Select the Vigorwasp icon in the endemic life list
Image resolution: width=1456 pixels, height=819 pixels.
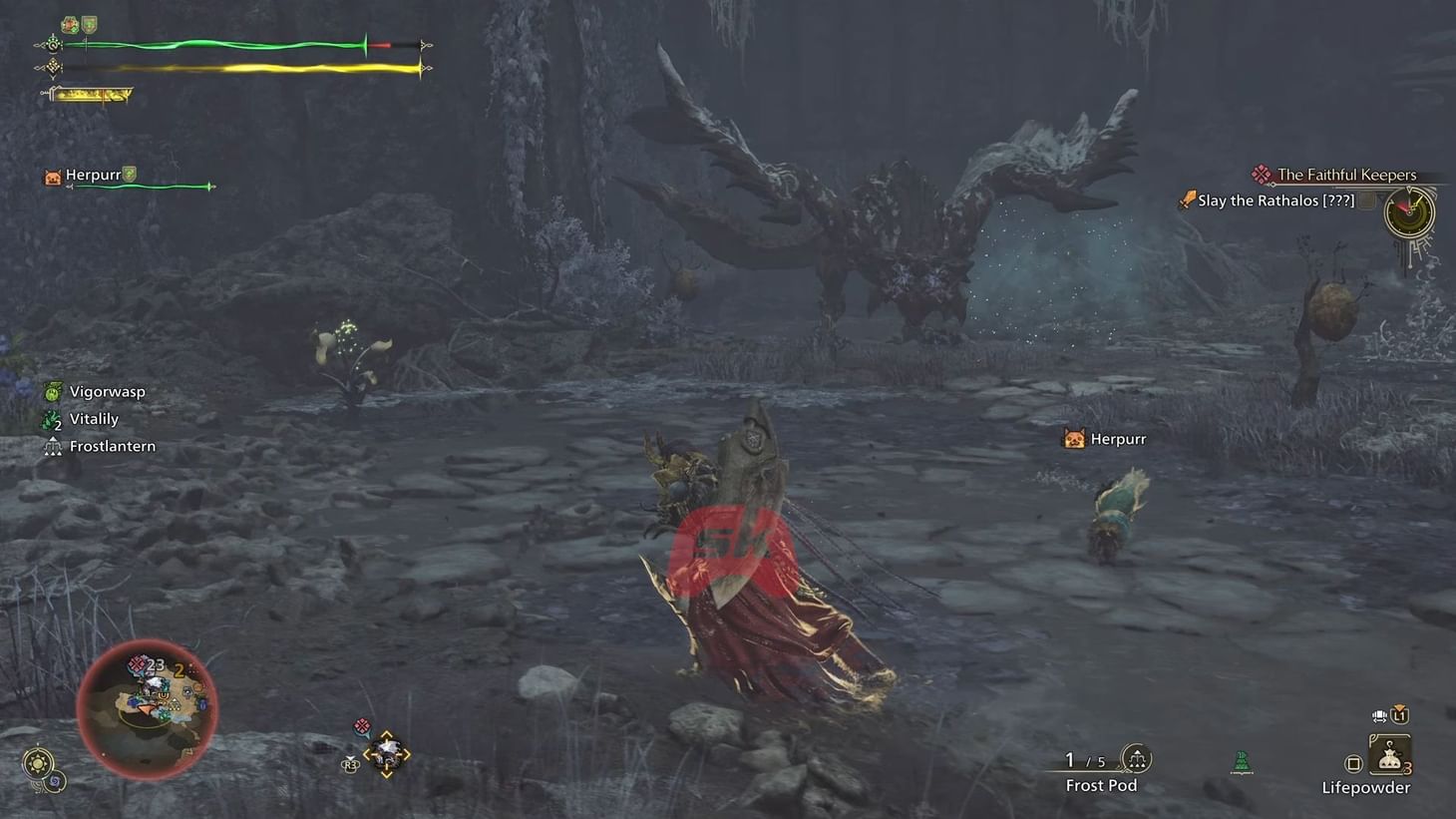tap(51, 391)
